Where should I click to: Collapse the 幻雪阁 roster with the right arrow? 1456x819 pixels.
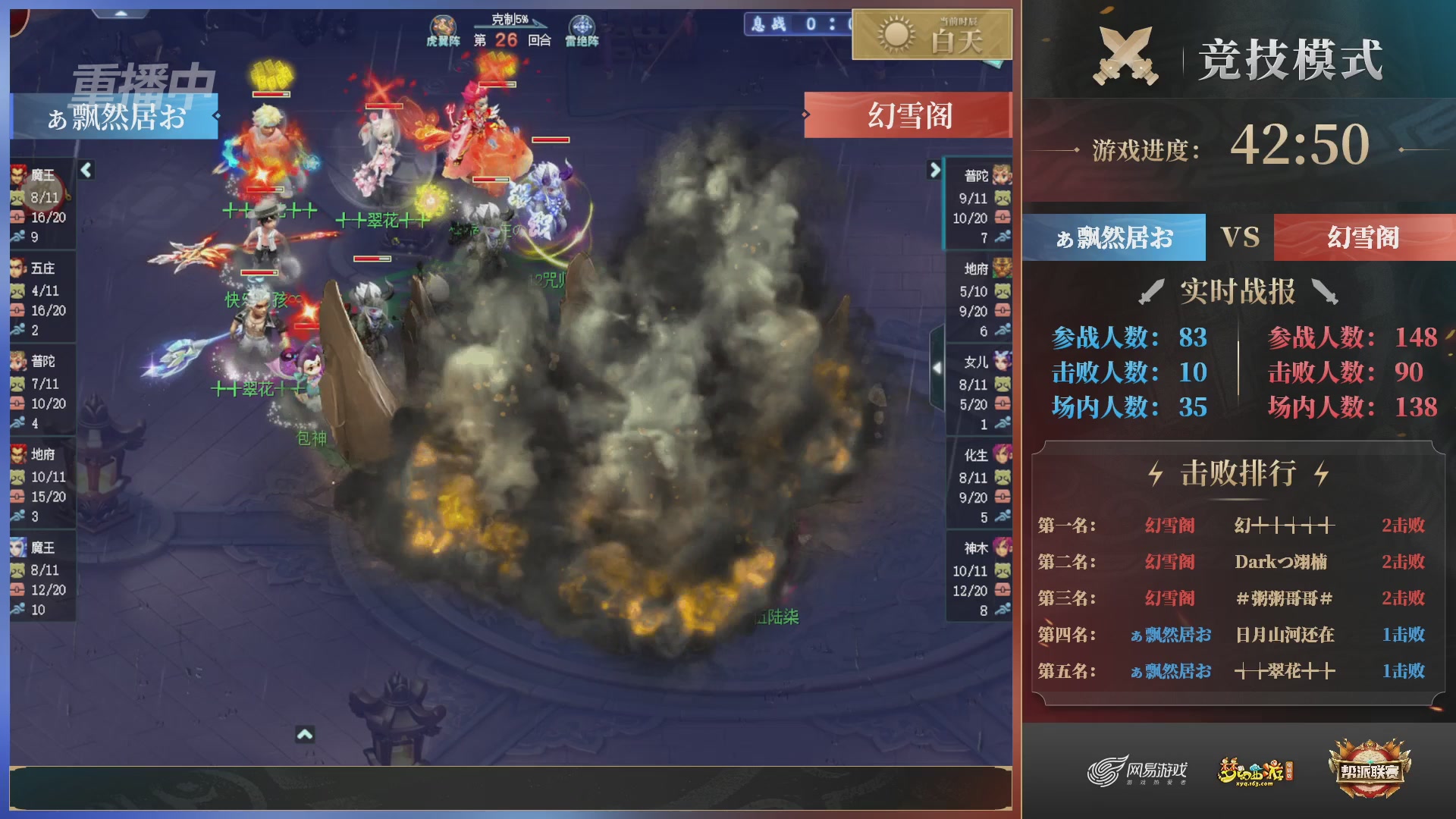934,171
